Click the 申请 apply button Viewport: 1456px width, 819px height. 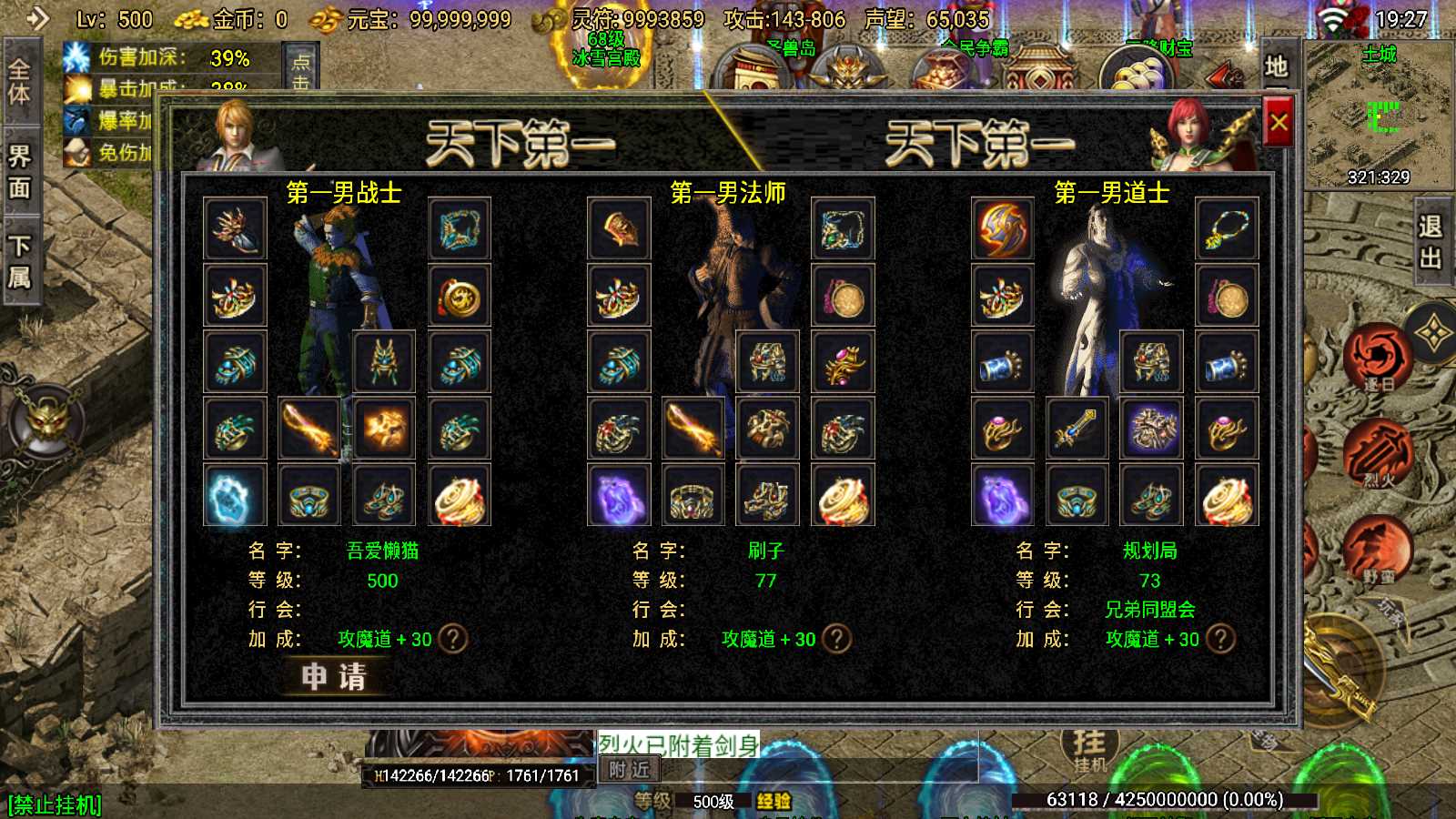[334, 676]
